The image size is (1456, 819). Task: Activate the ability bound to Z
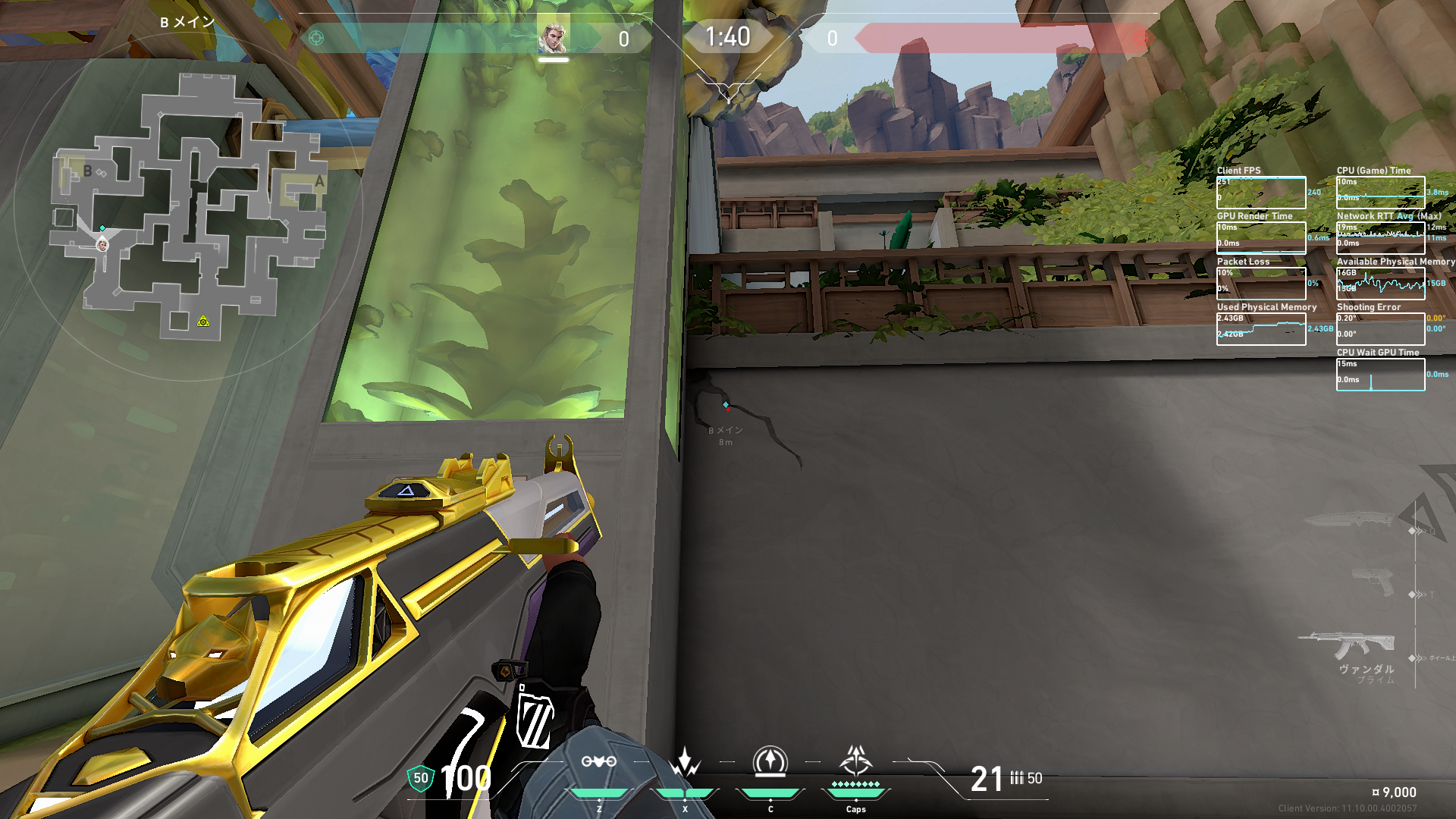pyautogui.click(x=599, y=763)
